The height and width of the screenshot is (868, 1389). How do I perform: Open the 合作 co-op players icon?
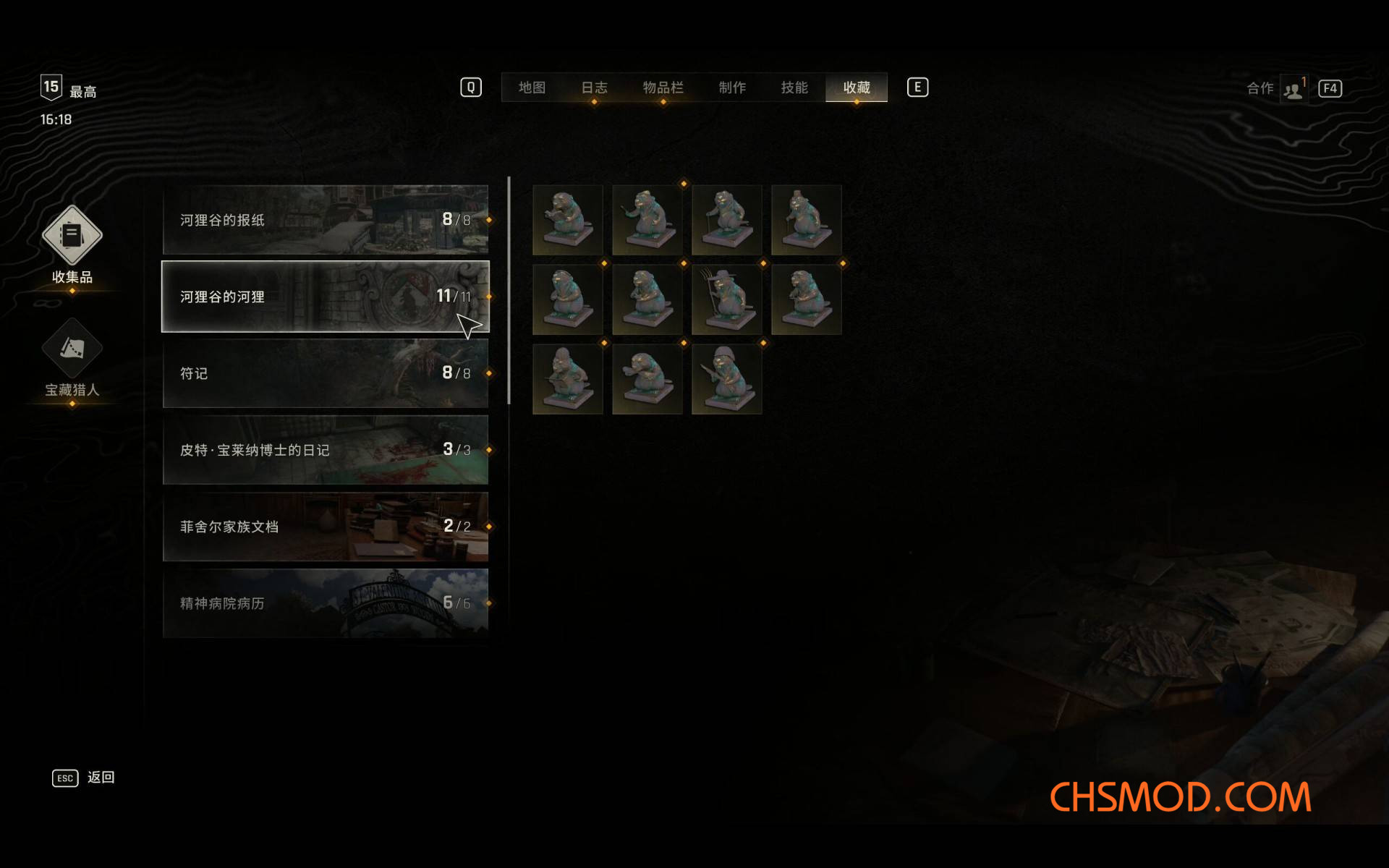pyautogui.click(x=1293, y=90)
